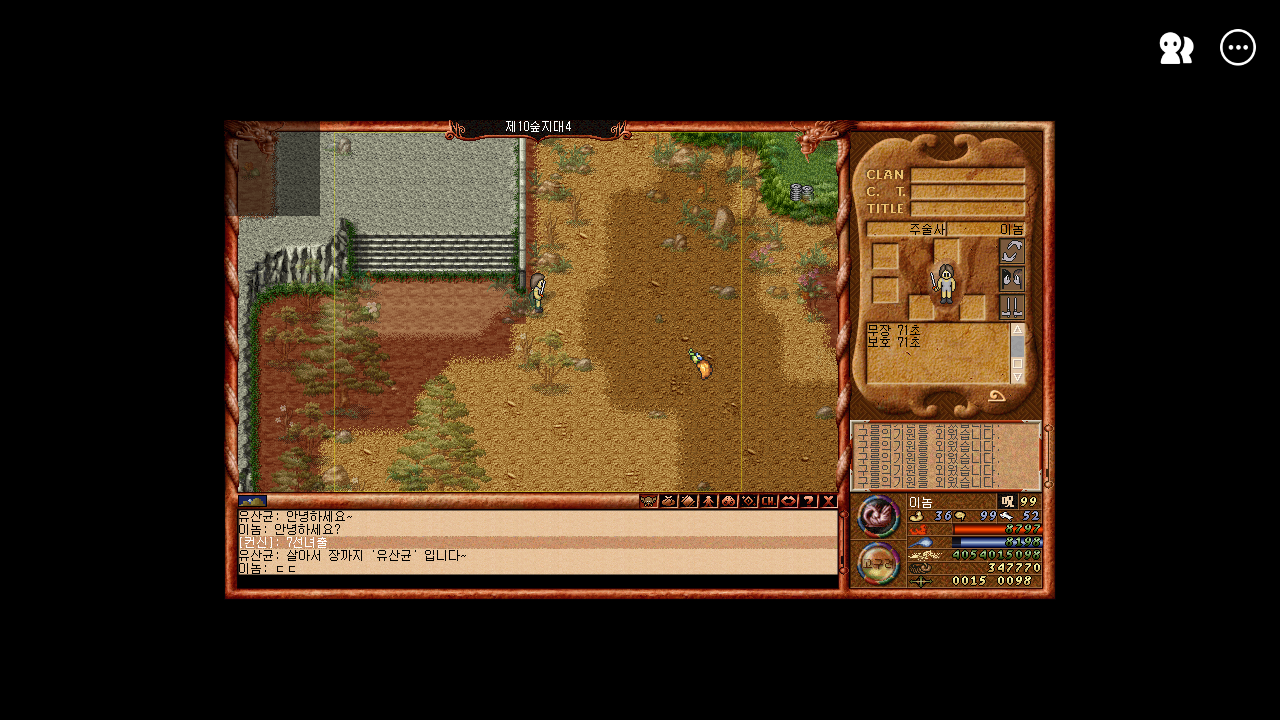This screenshot has height=720, width=1280.
Task: Click the chat log message area
Action: pyautogui.click(x=538, y=541)
